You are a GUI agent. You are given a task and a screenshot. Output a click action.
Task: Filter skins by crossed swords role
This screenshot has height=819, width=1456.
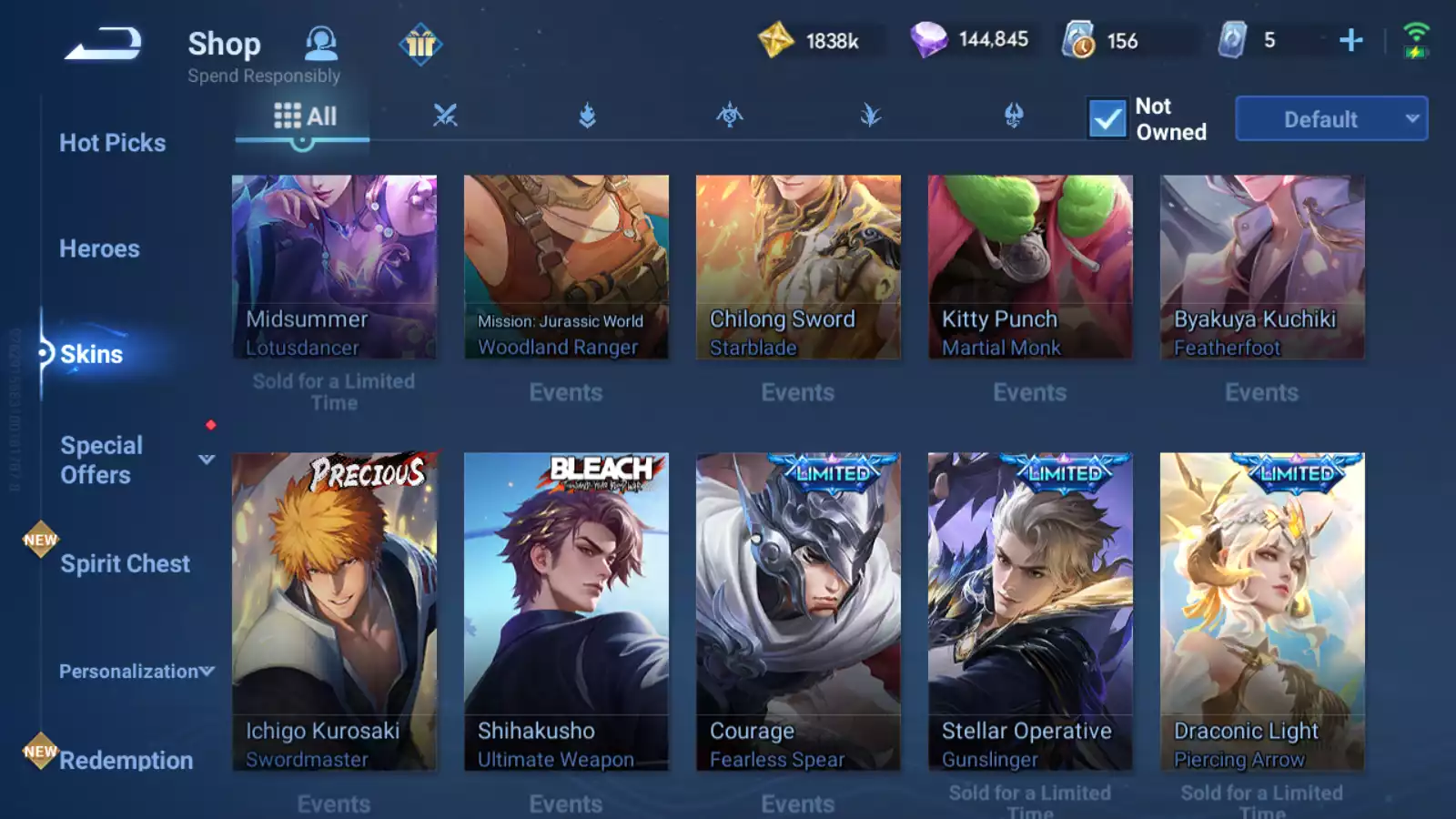445,116
